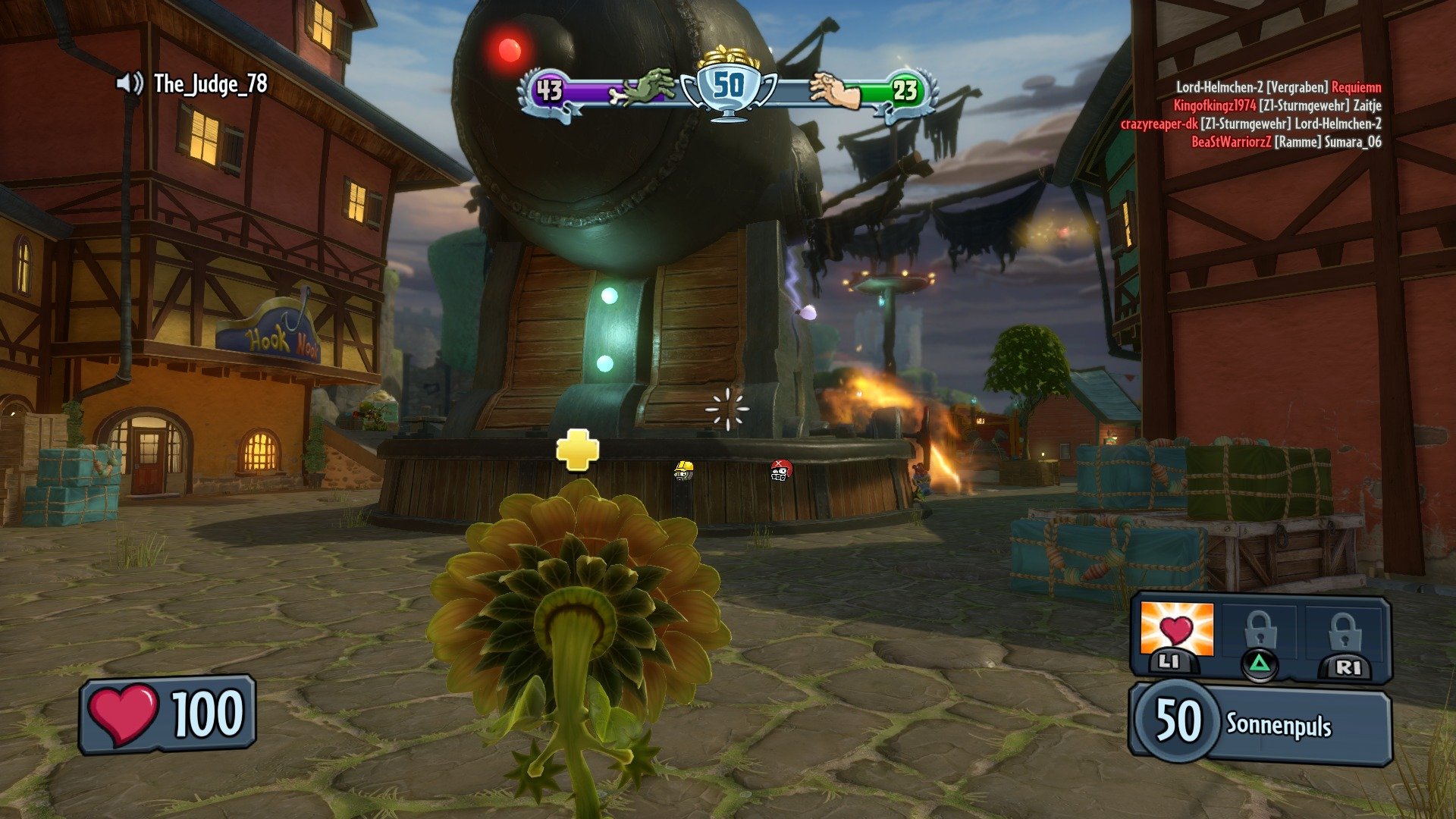
Task: Toggle the red lamp atop the cannon
Action: point(510,50)
